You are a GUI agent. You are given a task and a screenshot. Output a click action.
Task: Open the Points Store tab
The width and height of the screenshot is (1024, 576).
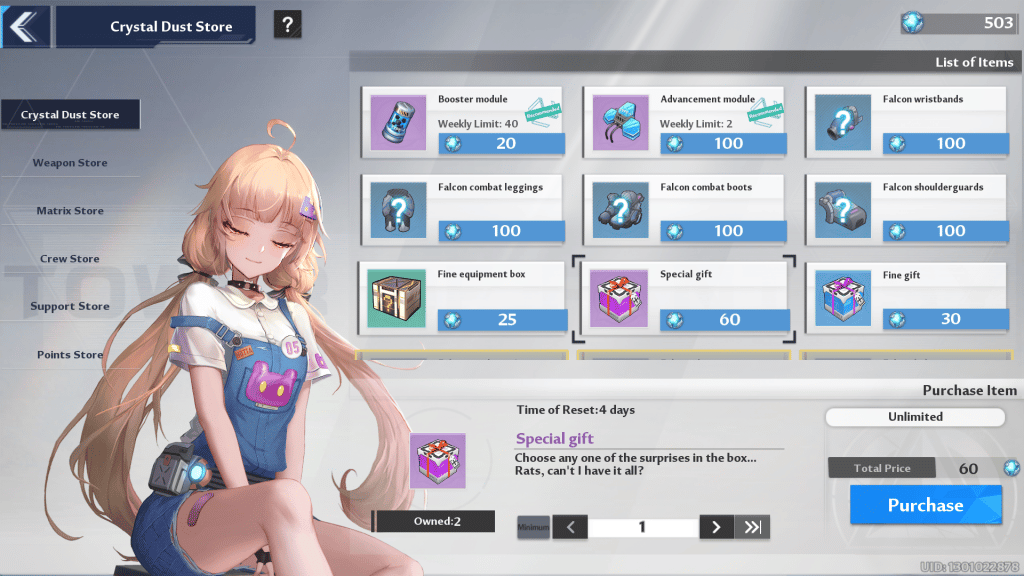coord(70,355)
